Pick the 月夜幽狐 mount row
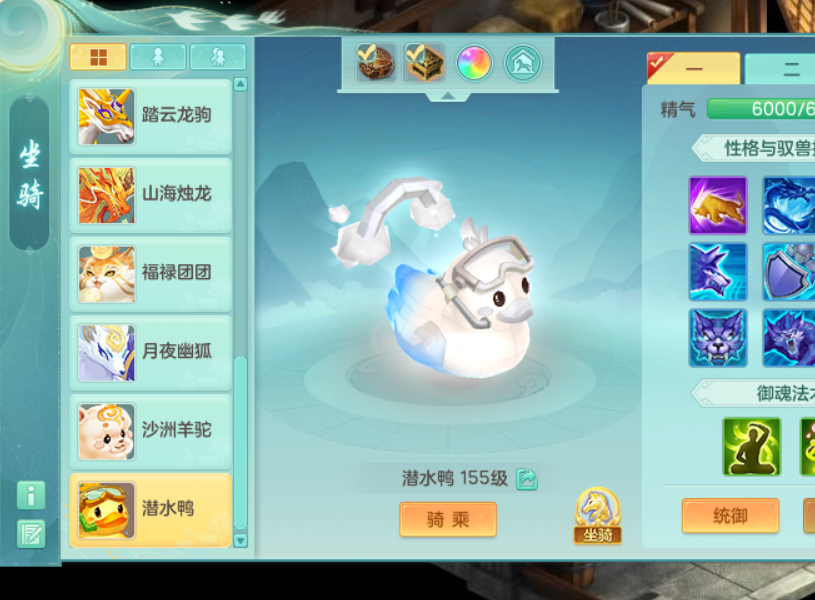The width and height of the screenshot is (815, 600). 151,352
